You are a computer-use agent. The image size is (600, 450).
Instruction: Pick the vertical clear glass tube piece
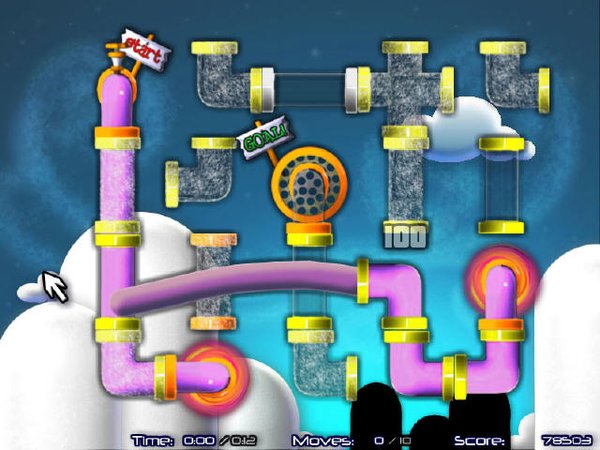coord(501,187)
